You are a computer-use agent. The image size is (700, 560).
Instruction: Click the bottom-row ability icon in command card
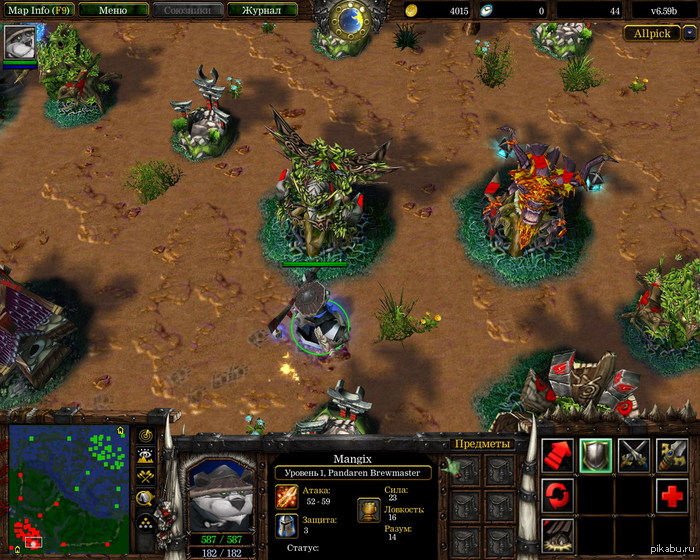557,533
